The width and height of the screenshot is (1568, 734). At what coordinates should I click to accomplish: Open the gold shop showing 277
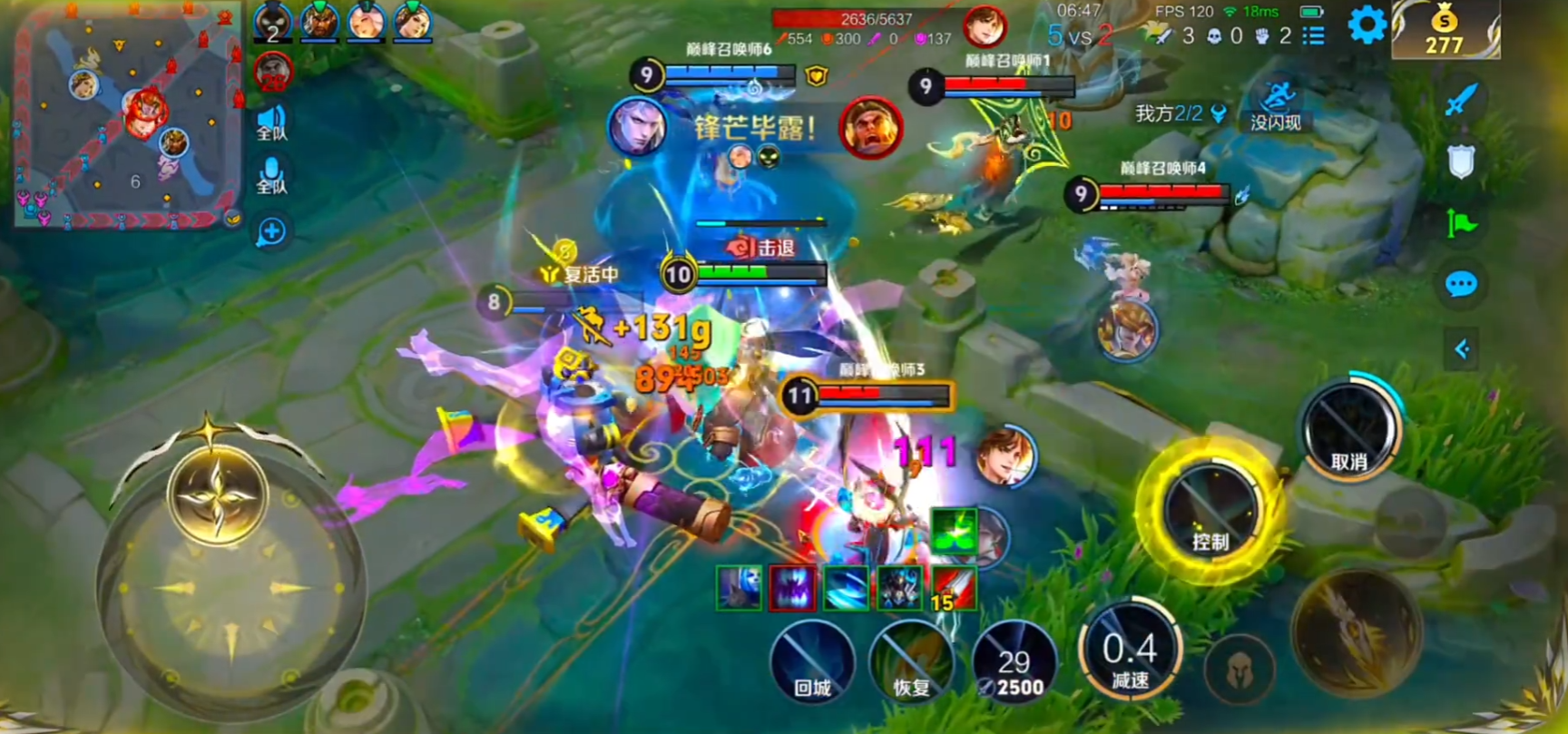tap(1444, 31)
